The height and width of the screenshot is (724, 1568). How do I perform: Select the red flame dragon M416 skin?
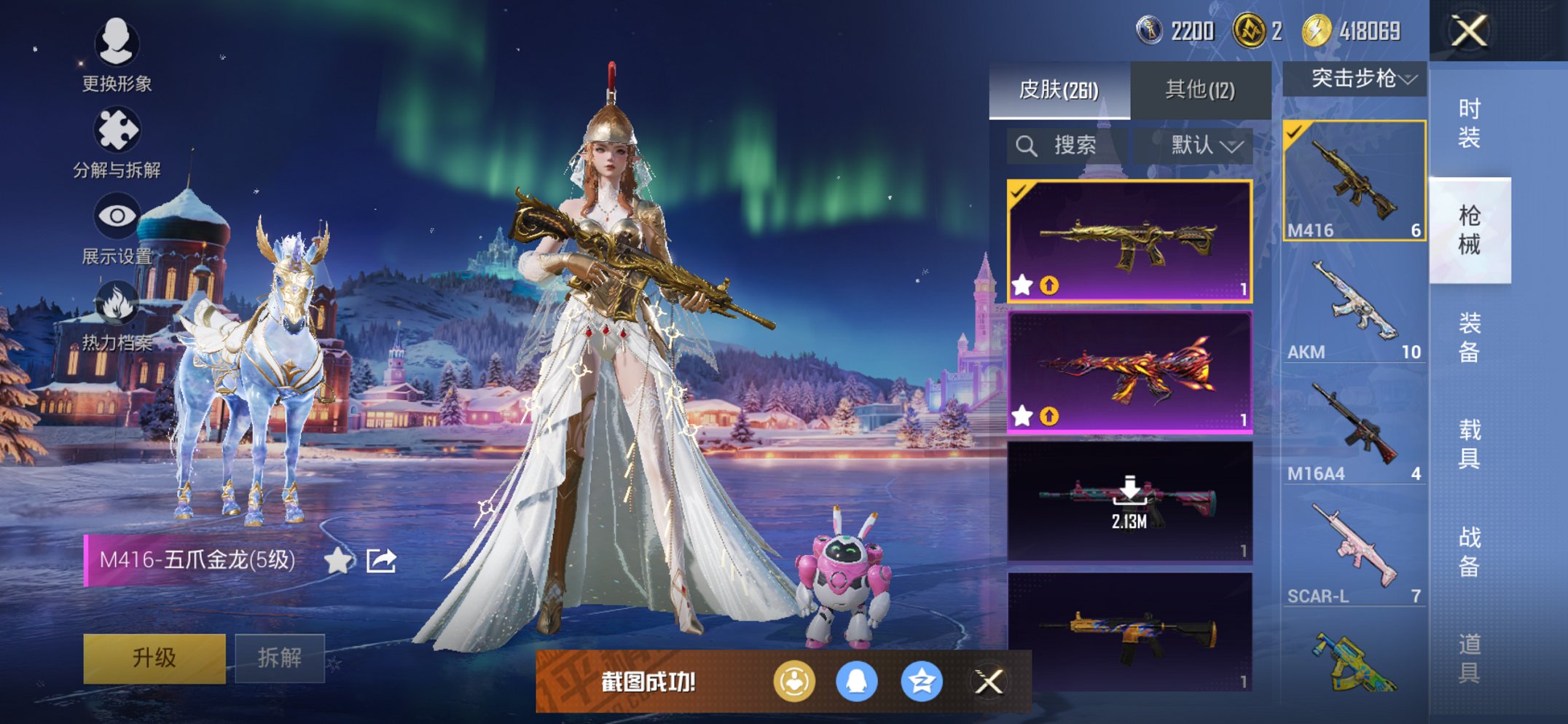(x=1129, y=373)
